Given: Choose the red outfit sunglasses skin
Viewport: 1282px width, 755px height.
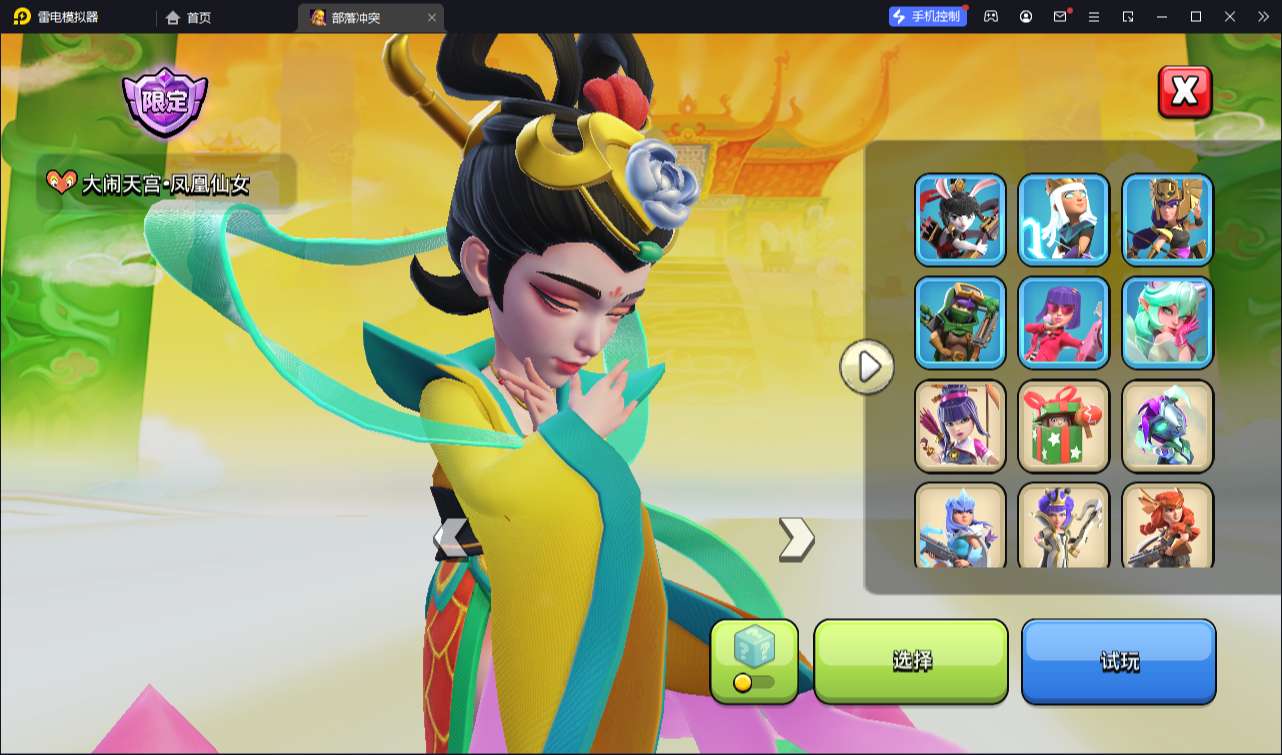Looking at the screenshot, I should 1063,322.
